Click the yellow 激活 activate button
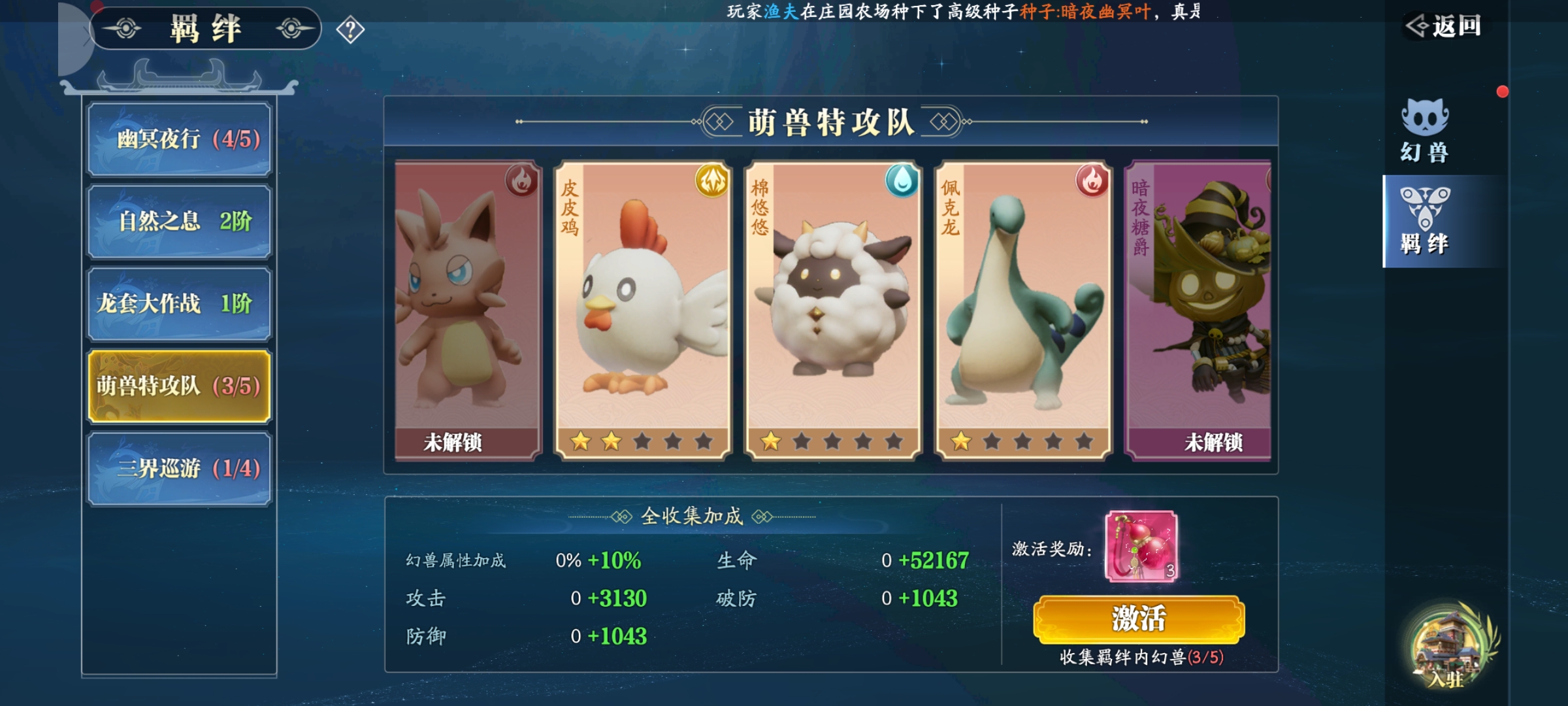This screenshot has height=706, width=1568. [x=1139, y=618]
